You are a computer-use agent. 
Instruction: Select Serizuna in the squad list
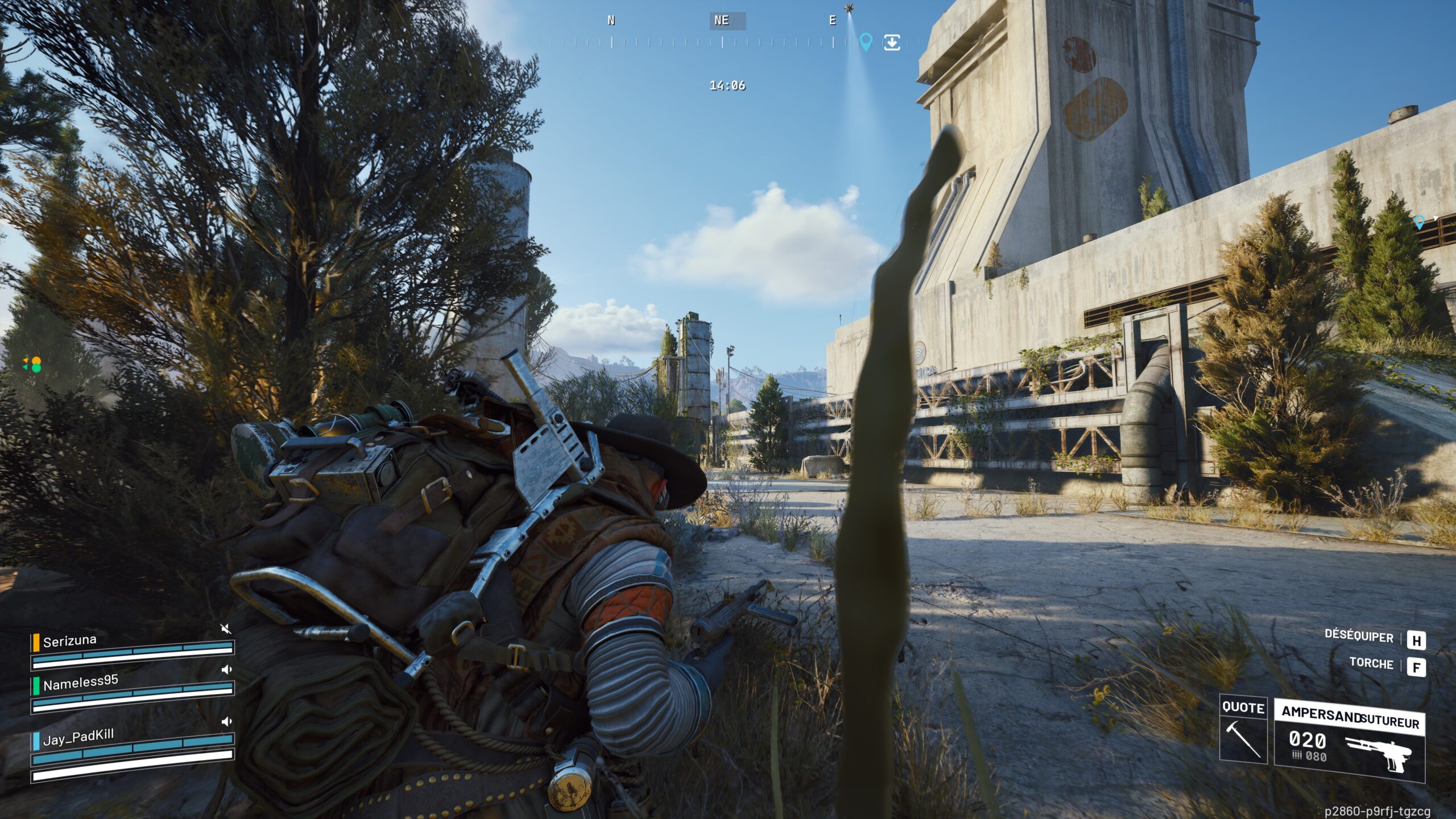click(x=70, y=641)
